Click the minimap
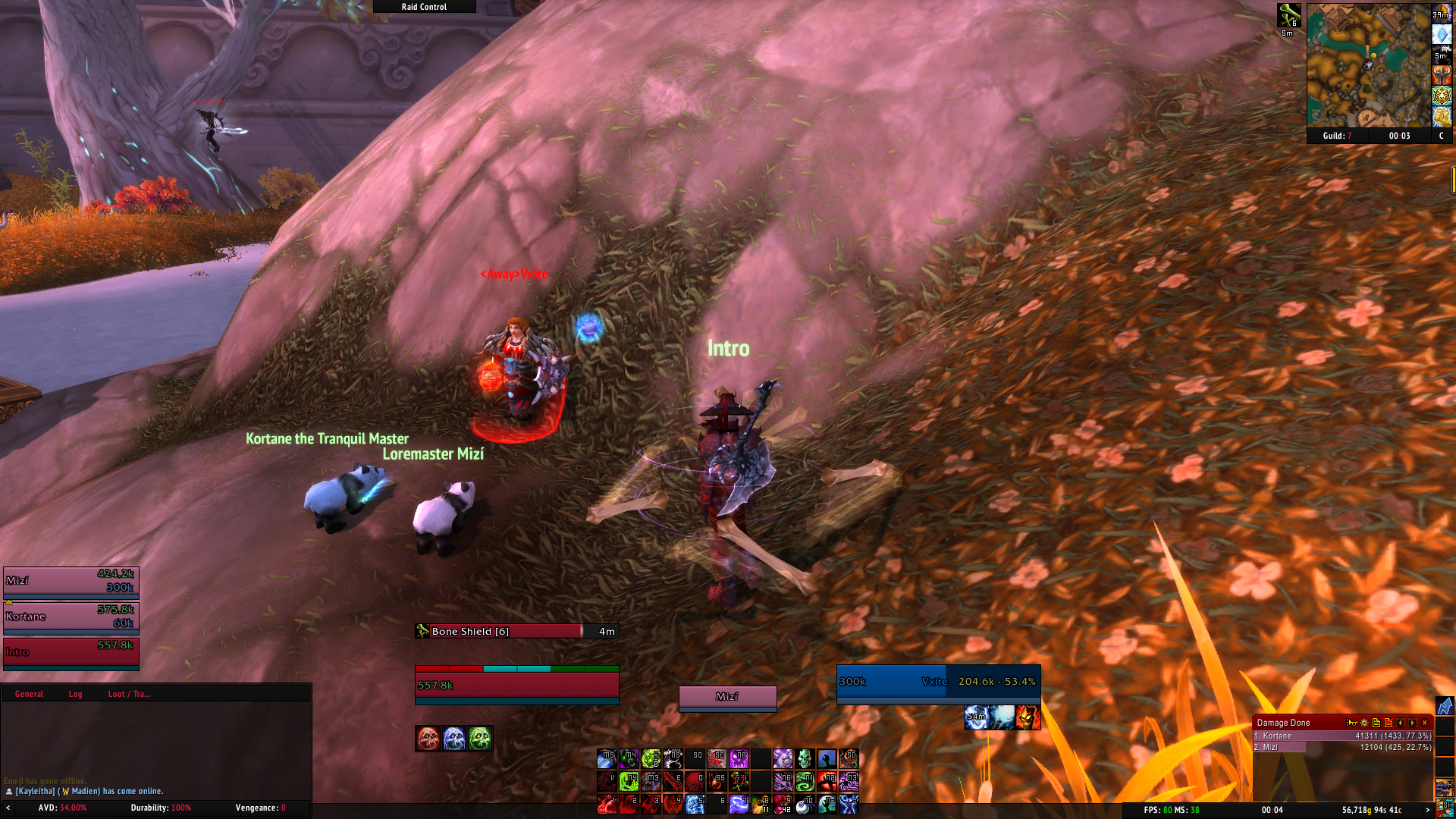 (1368, 65)
